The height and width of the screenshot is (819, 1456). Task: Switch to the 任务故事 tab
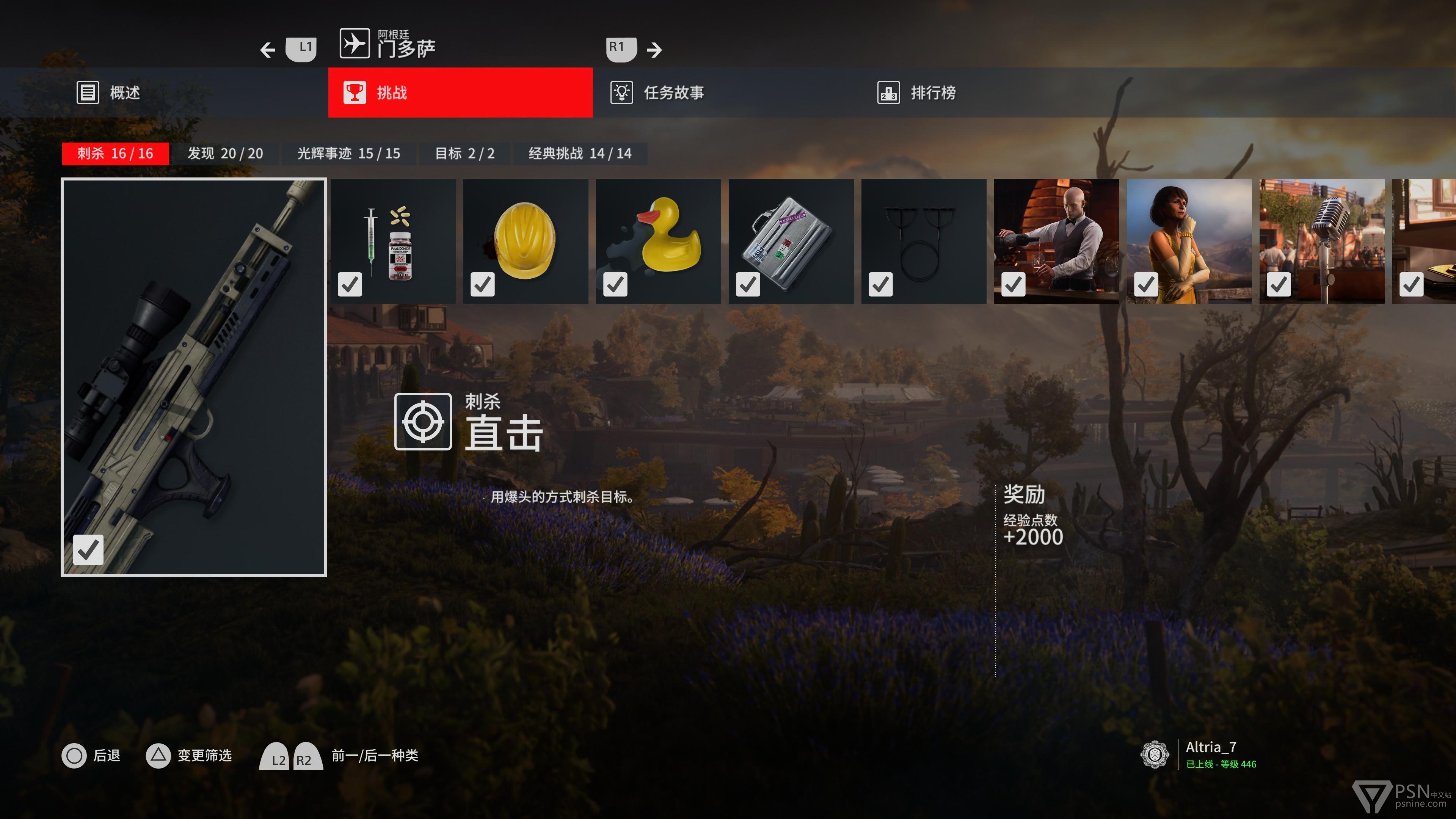658,93
